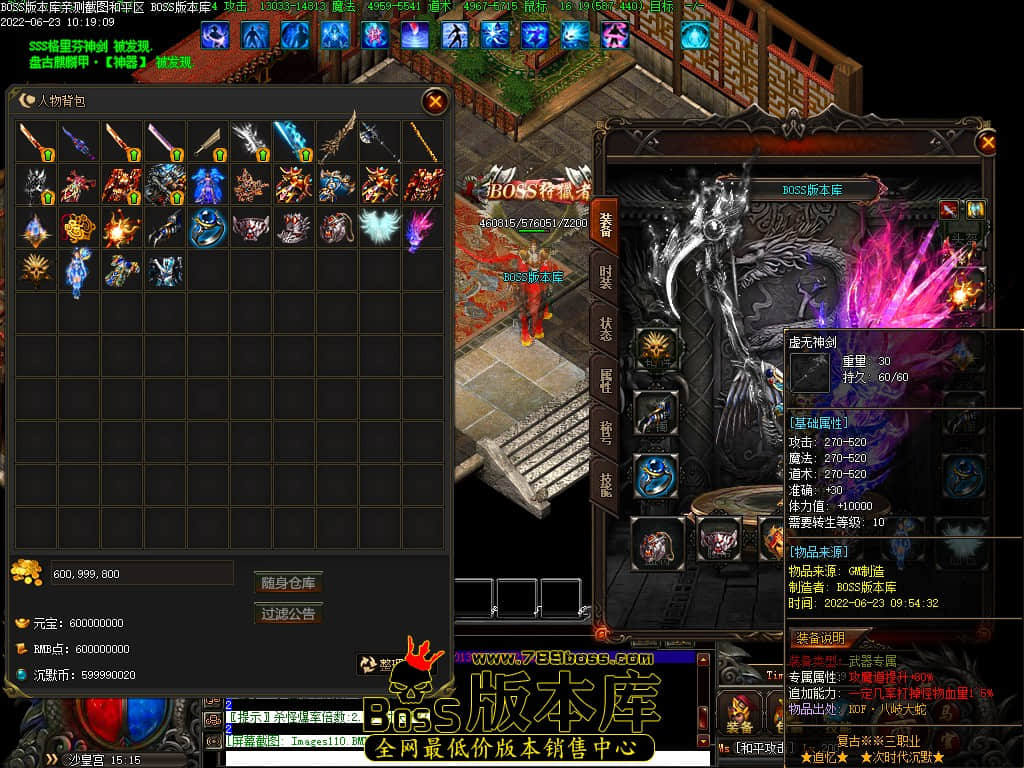Pick the pale cyan wings item

(380, 228)
